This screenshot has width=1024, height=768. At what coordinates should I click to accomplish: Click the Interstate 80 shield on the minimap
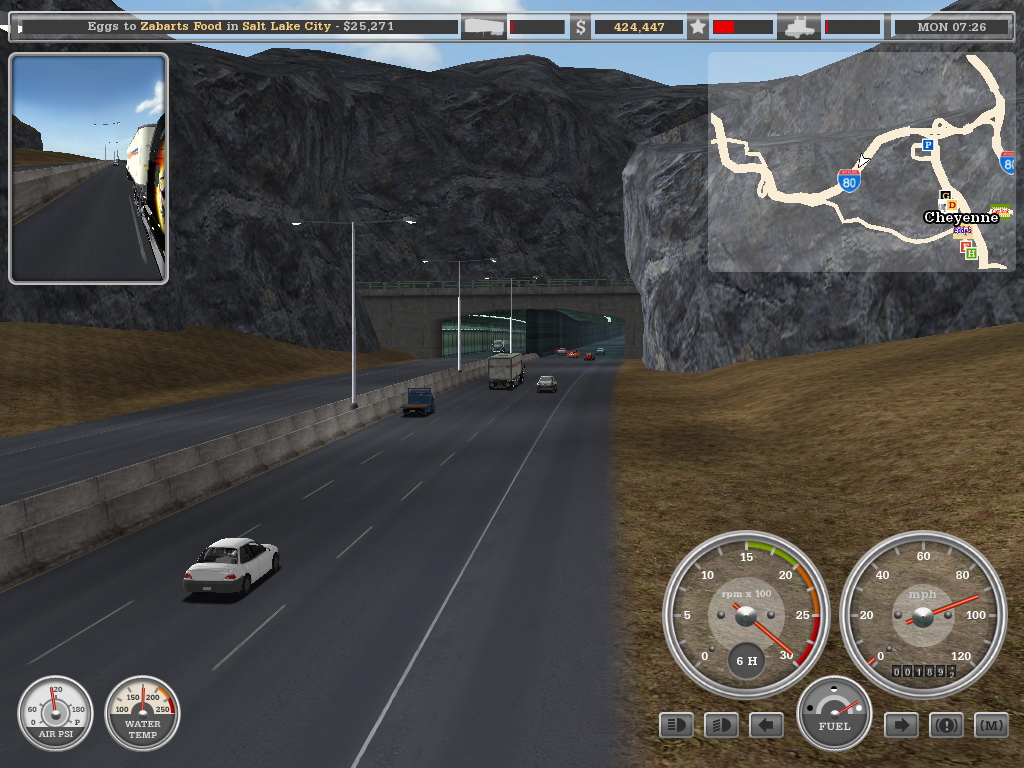(x=849, y=180)
